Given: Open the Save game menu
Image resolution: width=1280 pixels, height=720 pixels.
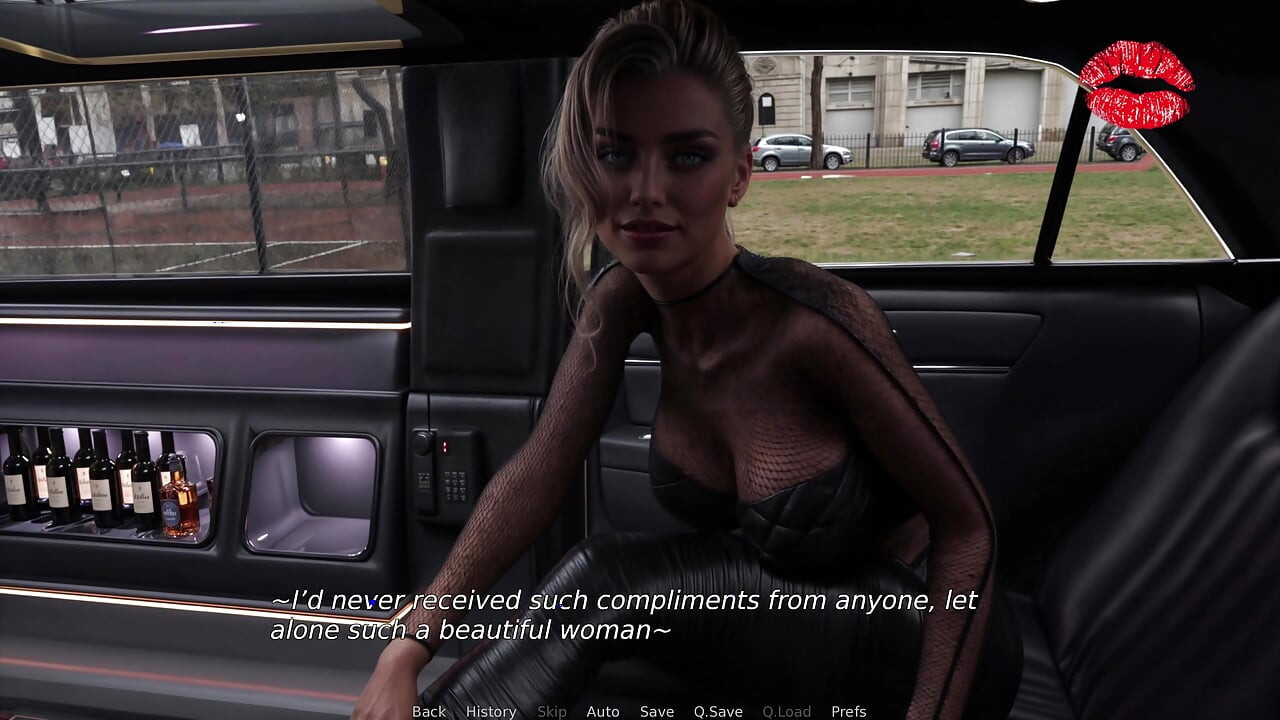Looking at the screenshot, I should [x=657, y=711].
